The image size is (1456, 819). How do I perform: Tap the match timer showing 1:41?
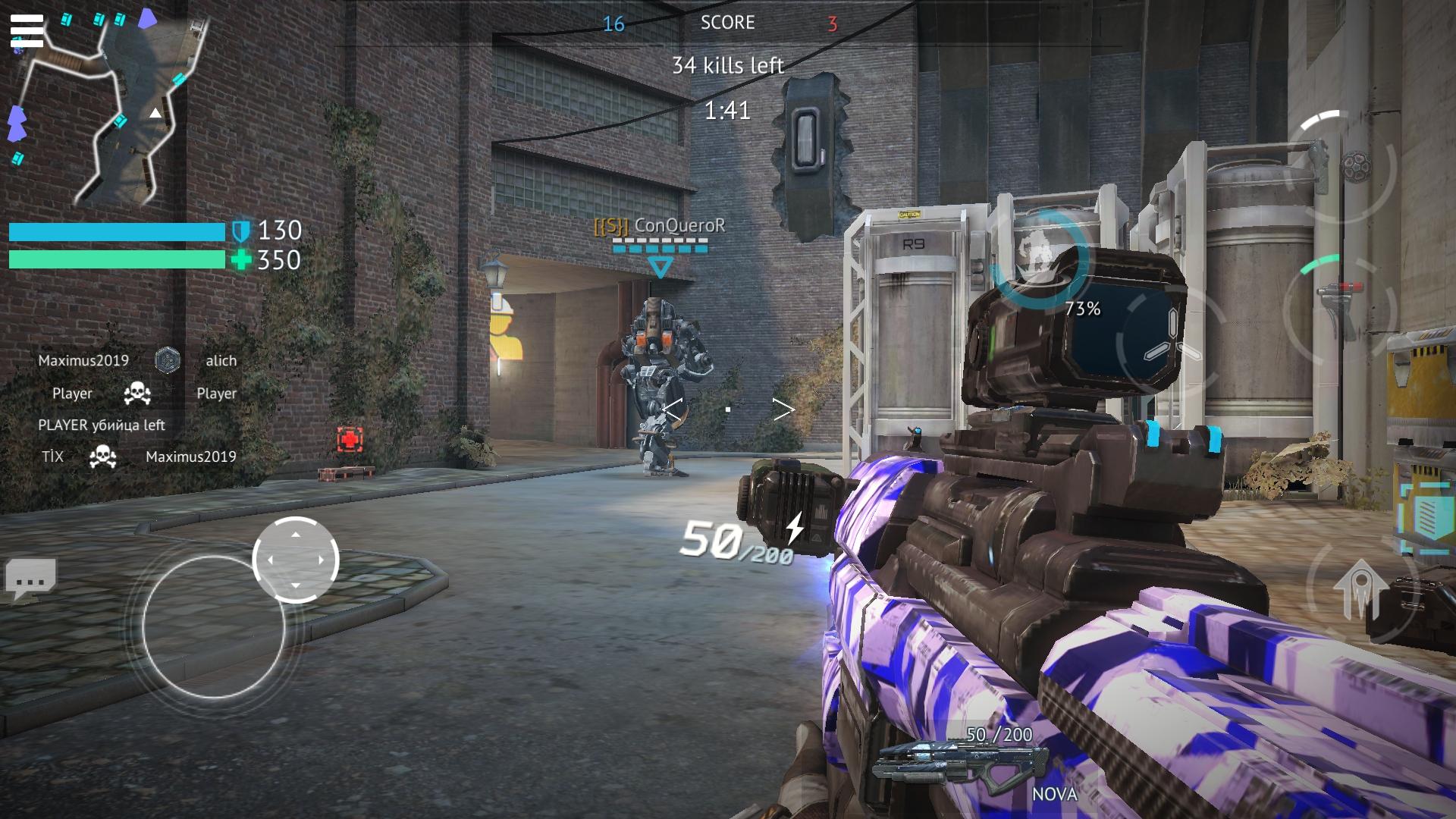[x=726, y=111]
